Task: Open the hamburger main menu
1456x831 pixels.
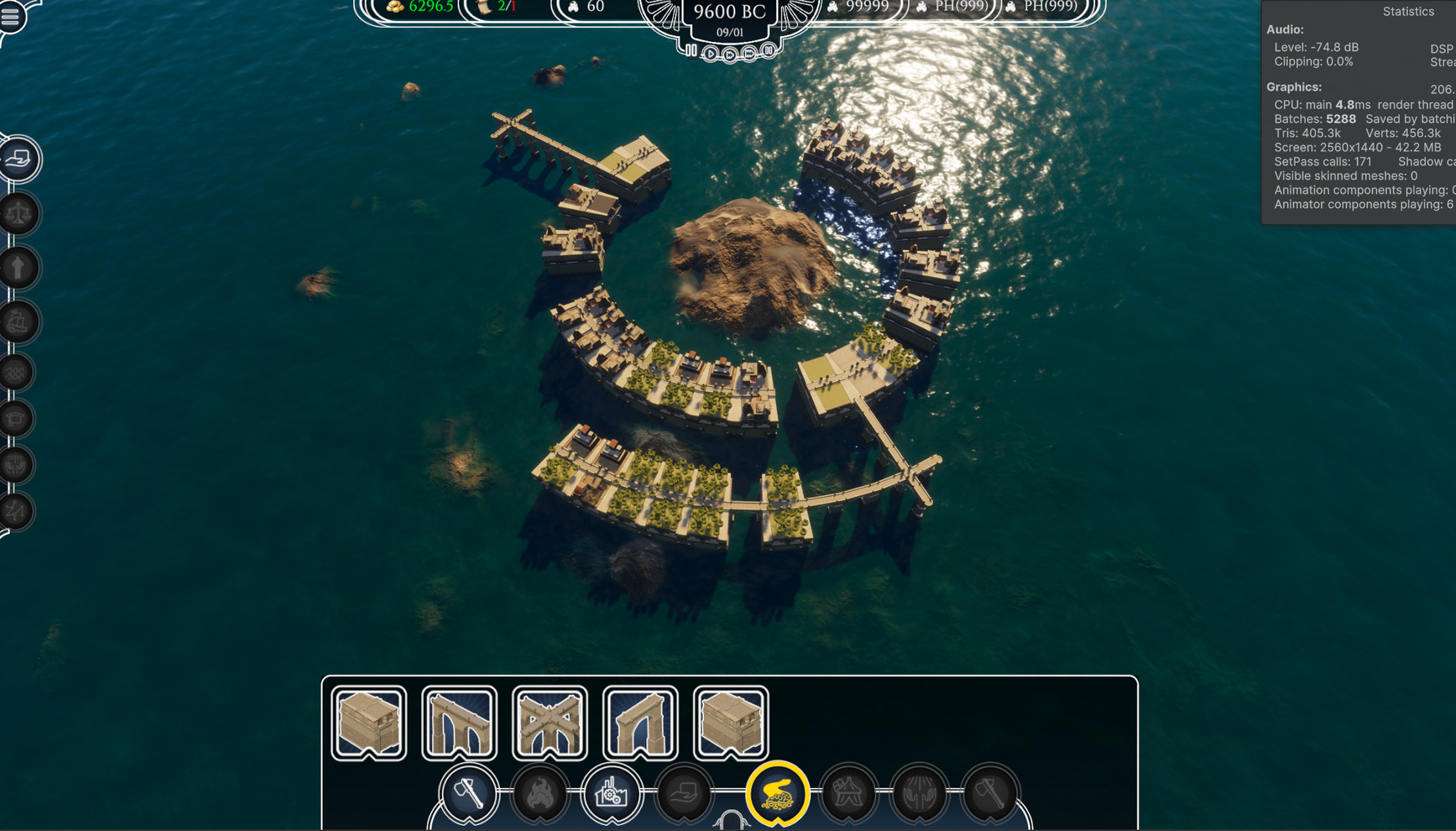Action: 10,15
